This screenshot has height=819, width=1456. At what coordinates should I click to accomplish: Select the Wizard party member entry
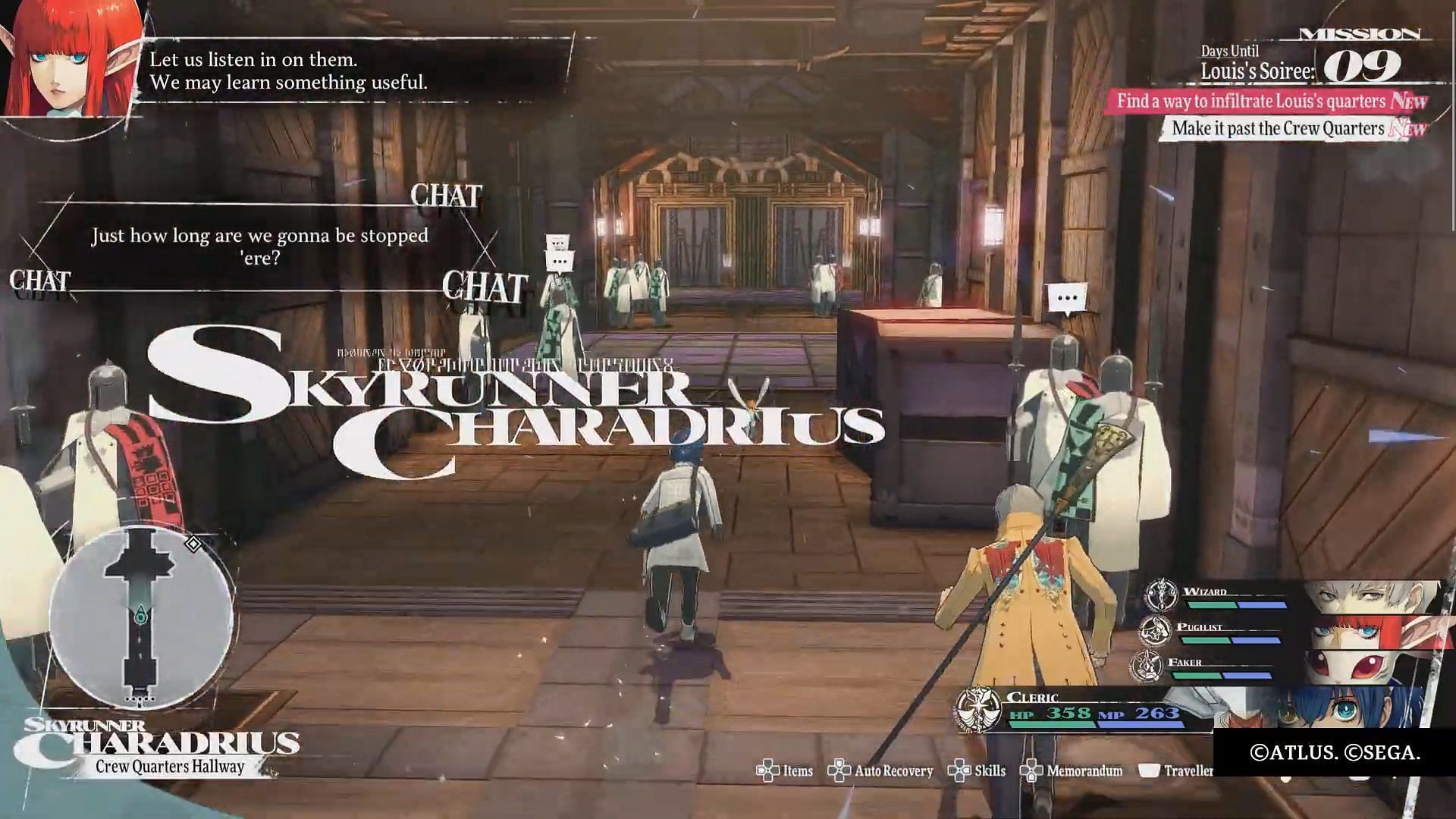[x=1289, y=598]
